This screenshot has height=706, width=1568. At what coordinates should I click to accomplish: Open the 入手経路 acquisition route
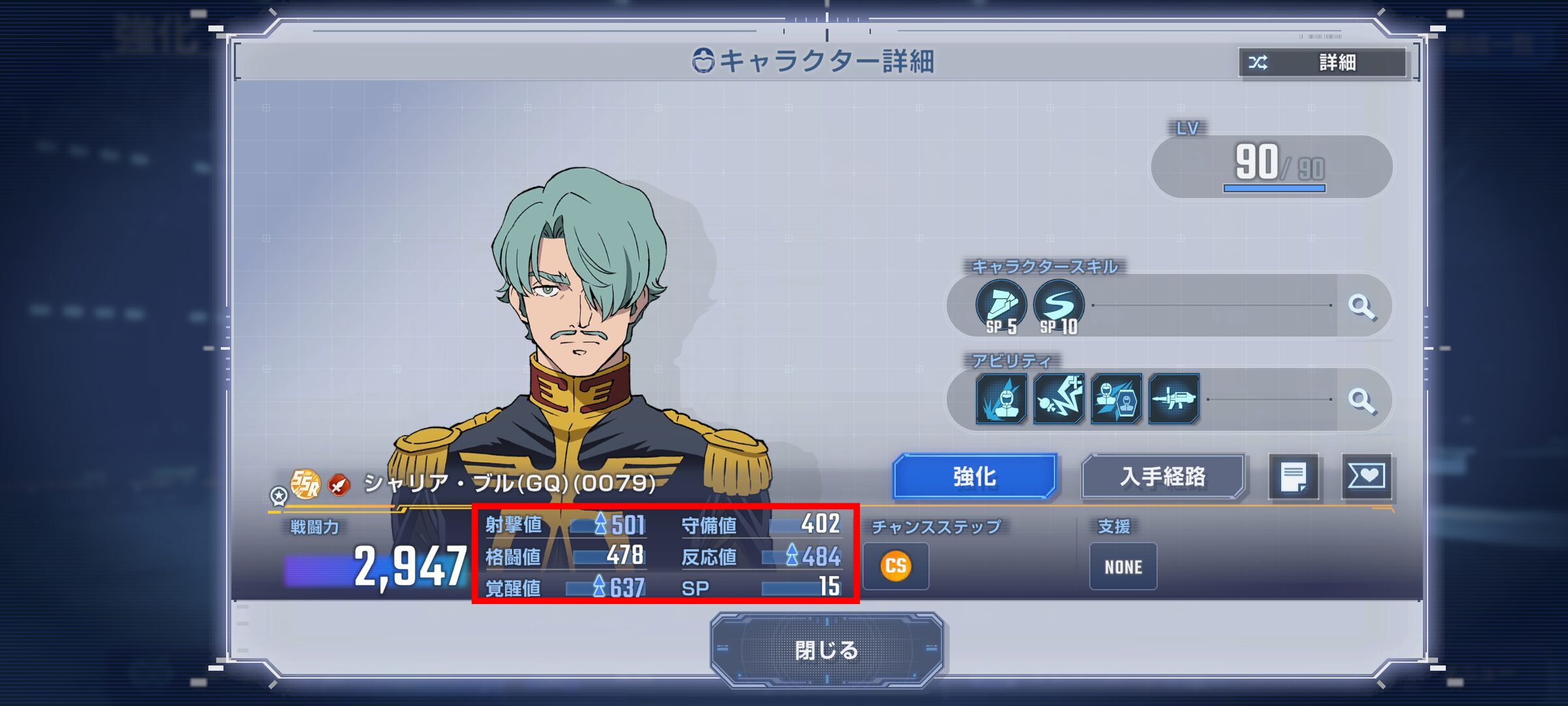[x=1163, y=477]
